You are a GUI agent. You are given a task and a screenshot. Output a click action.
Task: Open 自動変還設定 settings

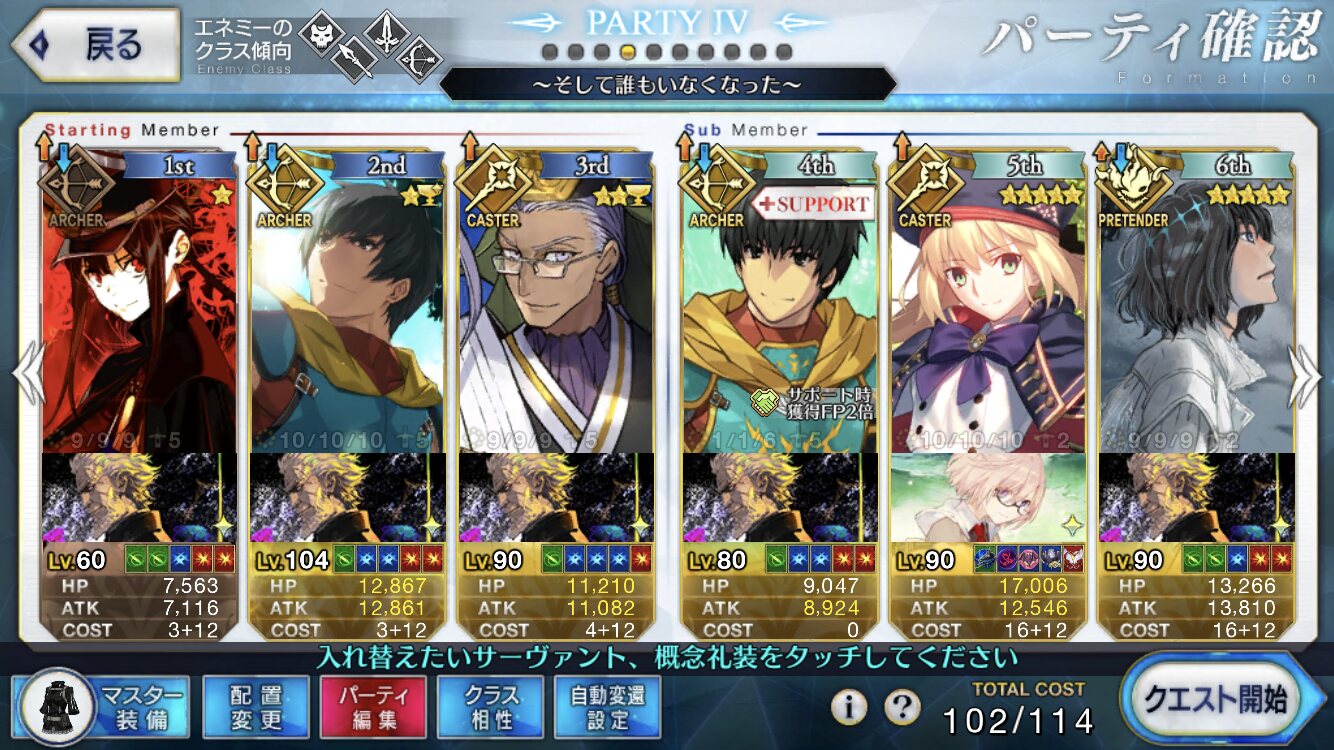coord(608,706)
